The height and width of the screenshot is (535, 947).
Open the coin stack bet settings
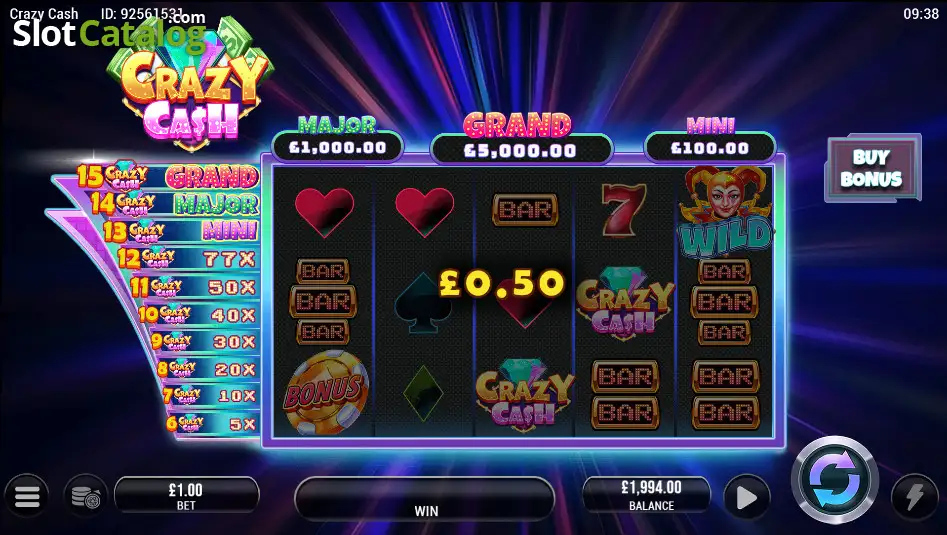[86, 496]
